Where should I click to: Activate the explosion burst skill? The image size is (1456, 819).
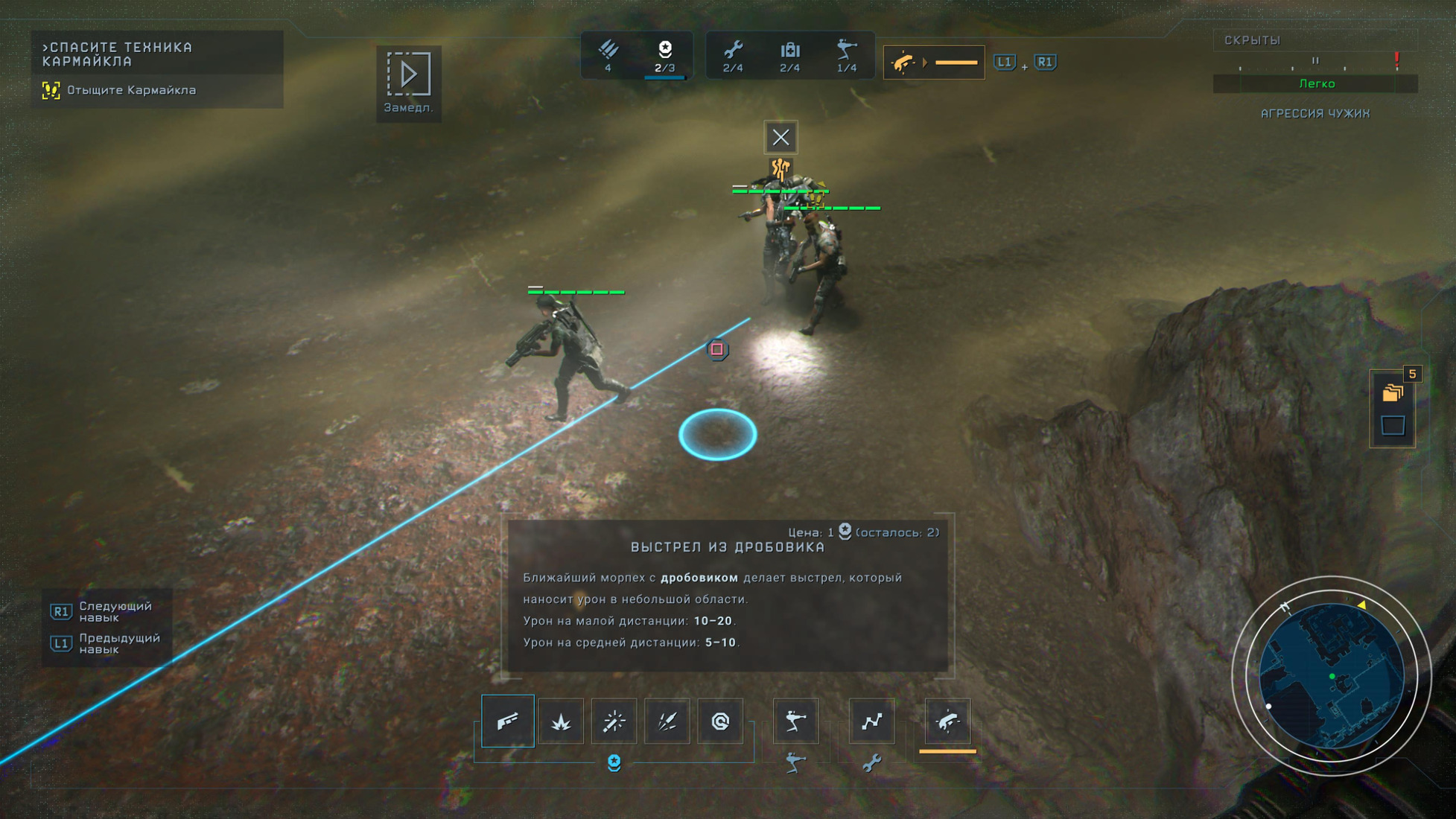click(561, 721)
